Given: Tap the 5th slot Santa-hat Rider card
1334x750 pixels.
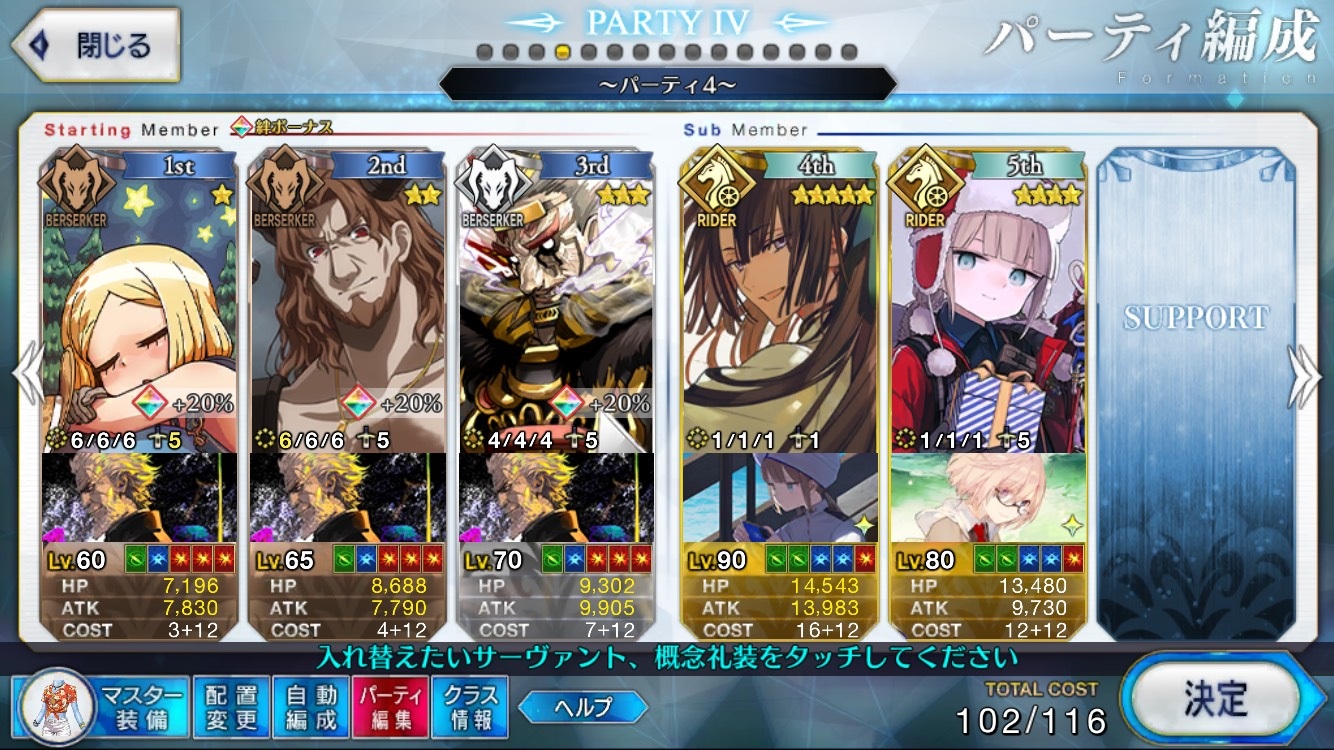Looking at the screenshot, I should click(x=988, y=300).
